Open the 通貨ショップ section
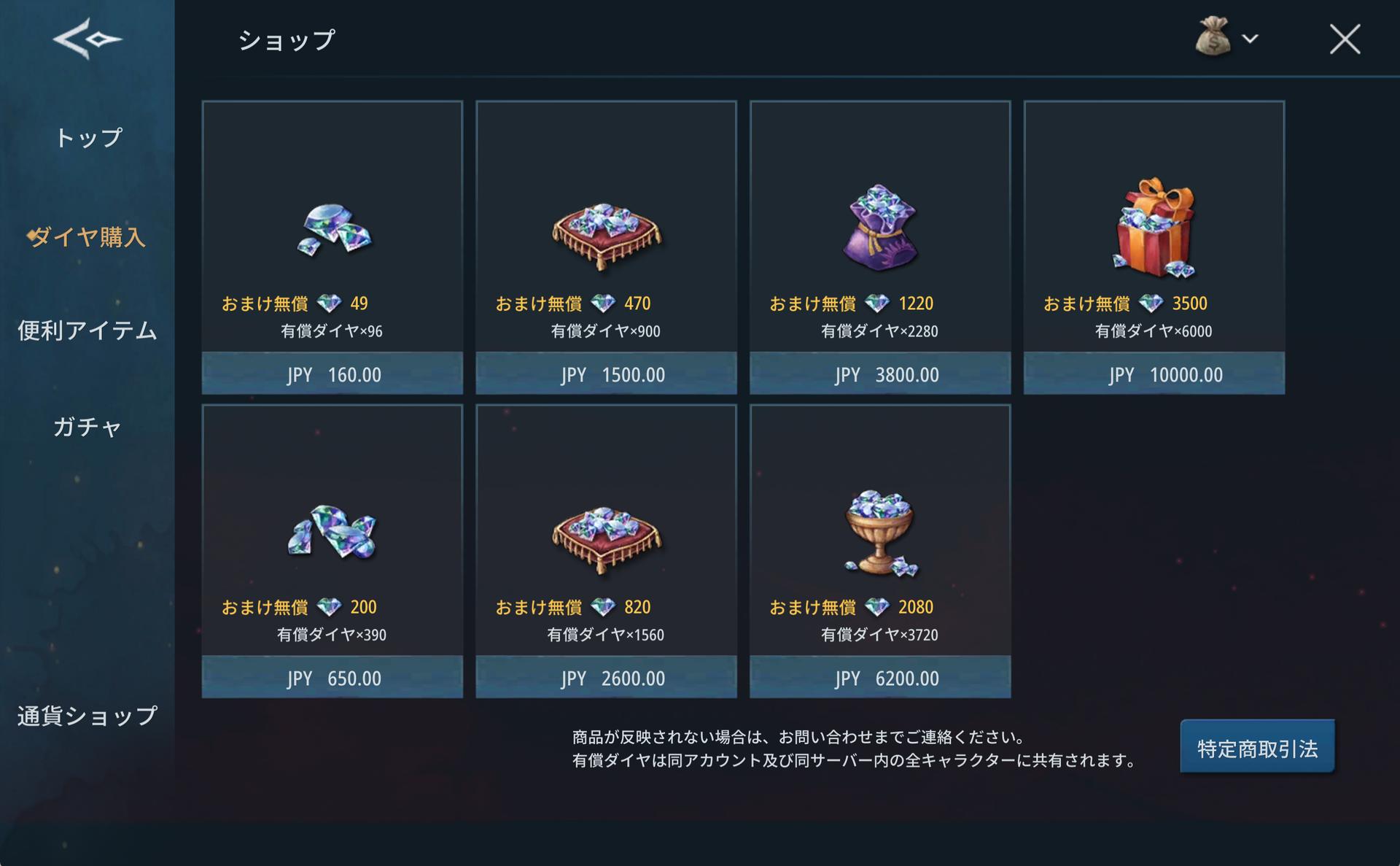The height and width of the screenshot is (866, 1400). (x=87, y=716)
